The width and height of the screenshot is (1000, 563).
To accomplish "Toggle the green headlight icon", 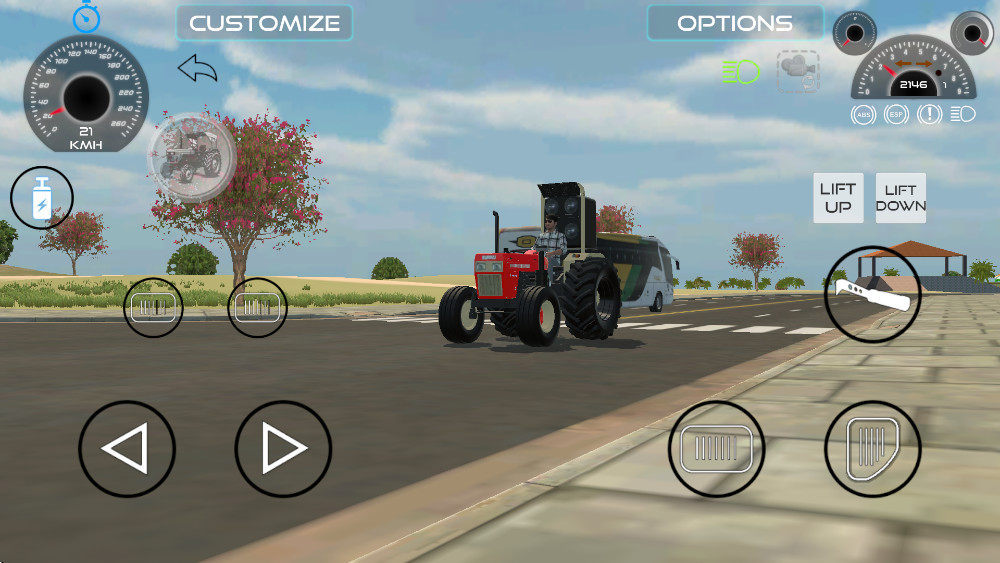I will point(740,71).
